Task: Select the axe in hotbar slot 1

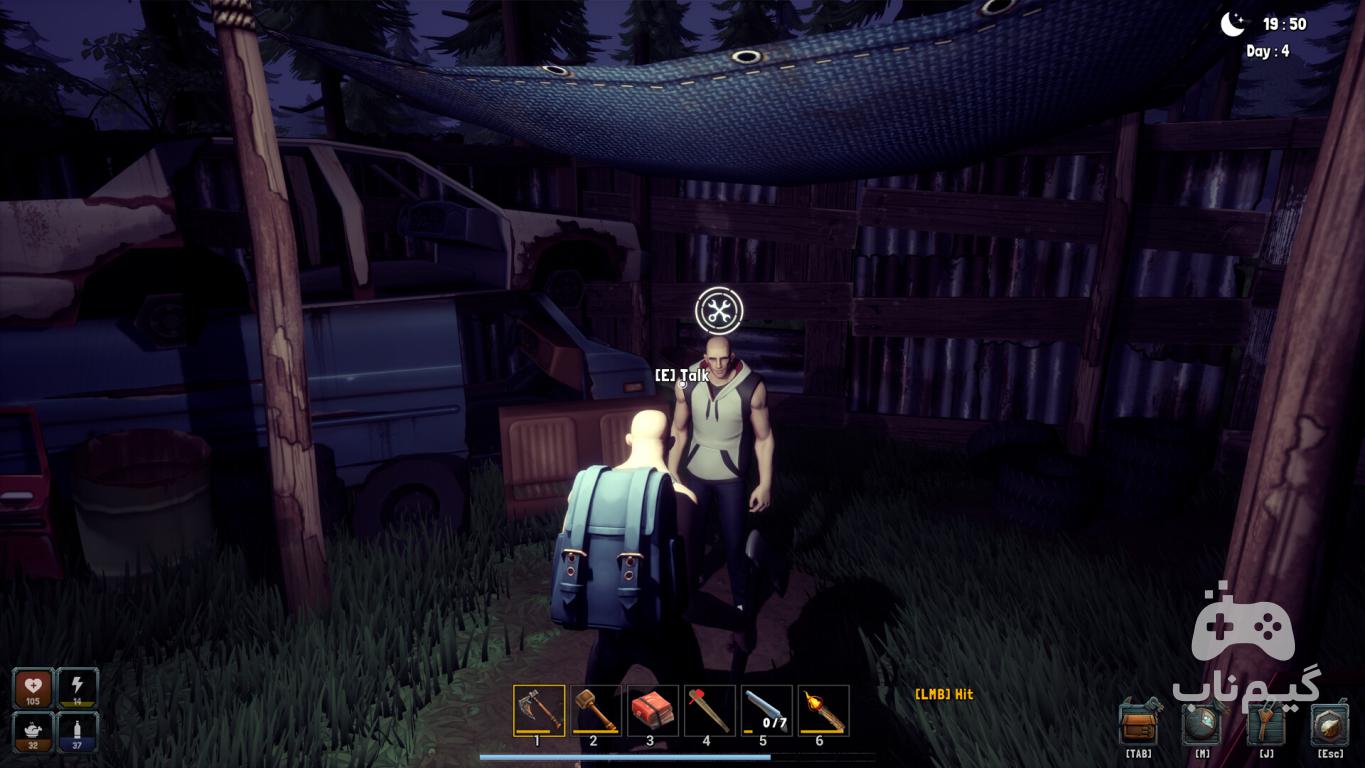Action: [x=538, y=710]
